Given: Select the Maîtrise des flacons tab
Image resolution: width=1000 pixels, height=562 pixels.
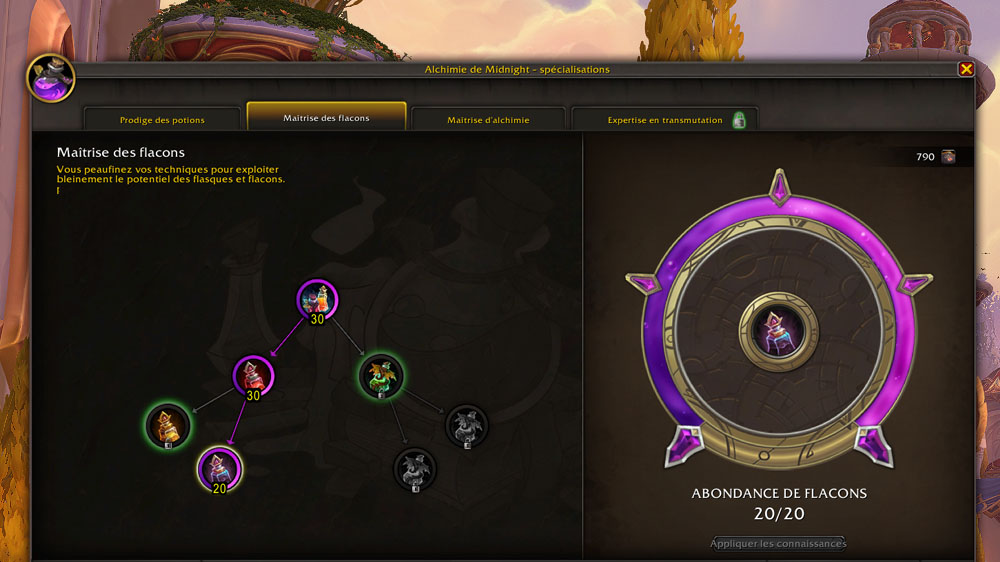Looking at the screenshot, I should click(x=326, y=117).
